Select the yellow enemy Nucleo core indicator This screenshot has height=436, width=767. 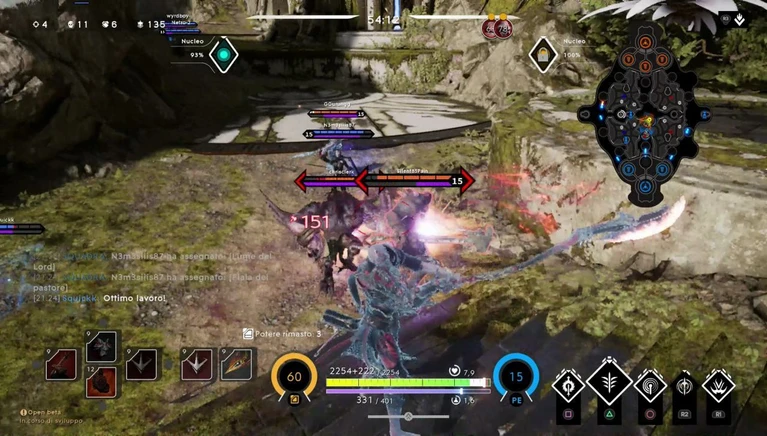[x=542, y=55]
